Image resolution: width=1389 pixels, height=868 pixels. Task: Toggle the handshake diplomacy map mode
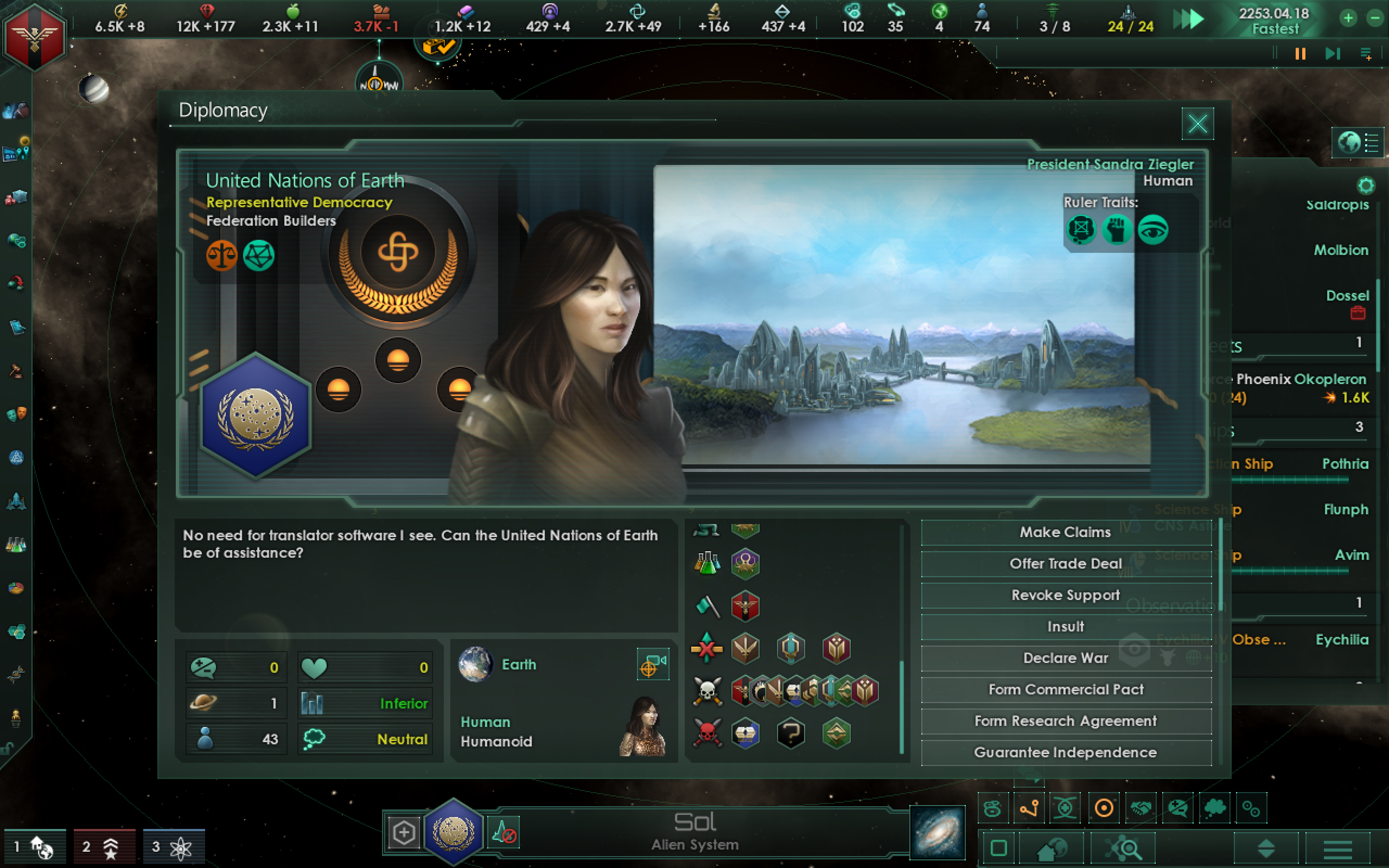[x=1140, y=808]
